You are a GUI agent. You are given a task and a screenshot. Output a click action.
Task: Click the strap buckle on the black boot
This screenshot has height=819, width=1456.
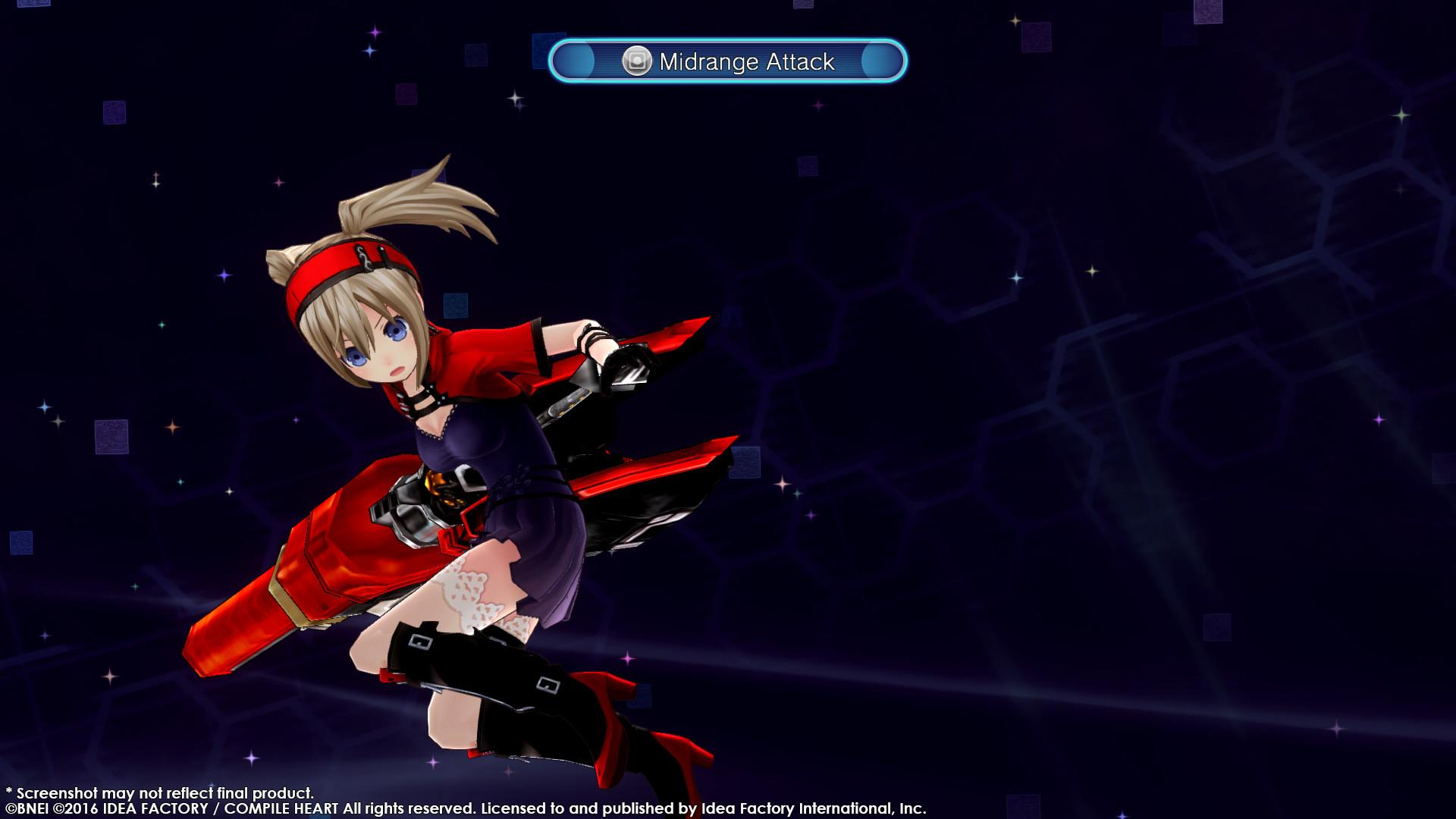coord(419,641)
